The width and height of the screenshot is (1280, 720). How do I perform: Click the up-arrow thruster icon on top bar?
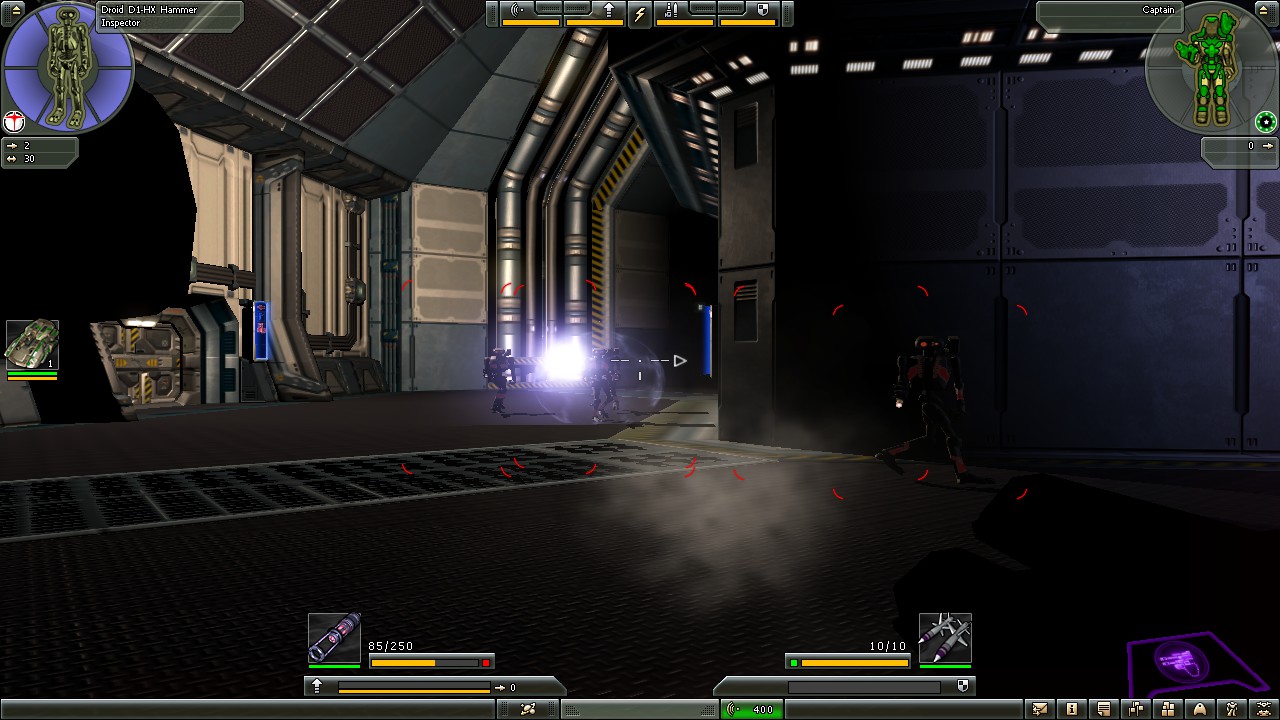click(609, 11)
